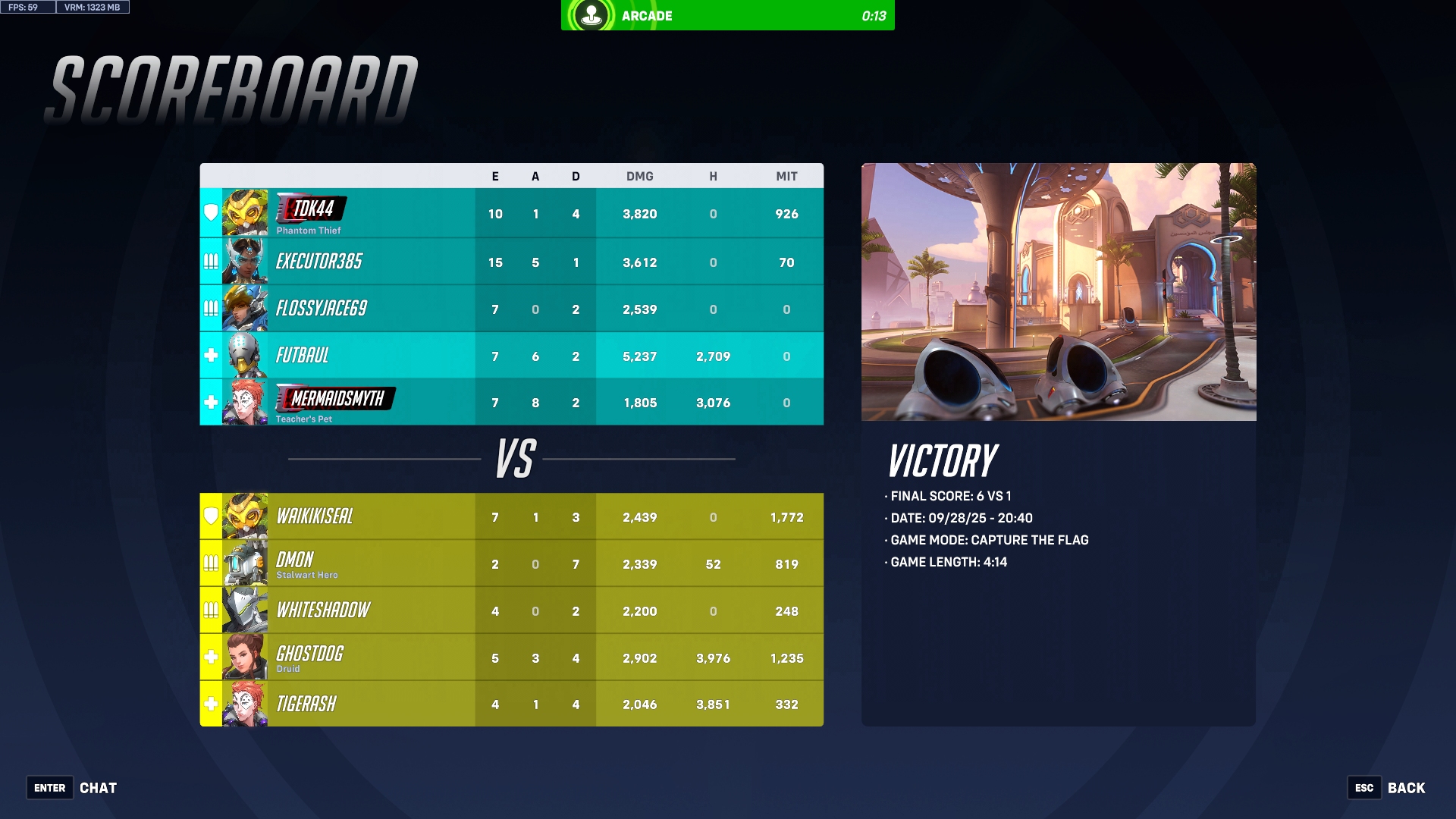Choose the FLOSSYJACE69 player row
Image resolution: width=1456 pixels, height=819 pixels.
511,309
